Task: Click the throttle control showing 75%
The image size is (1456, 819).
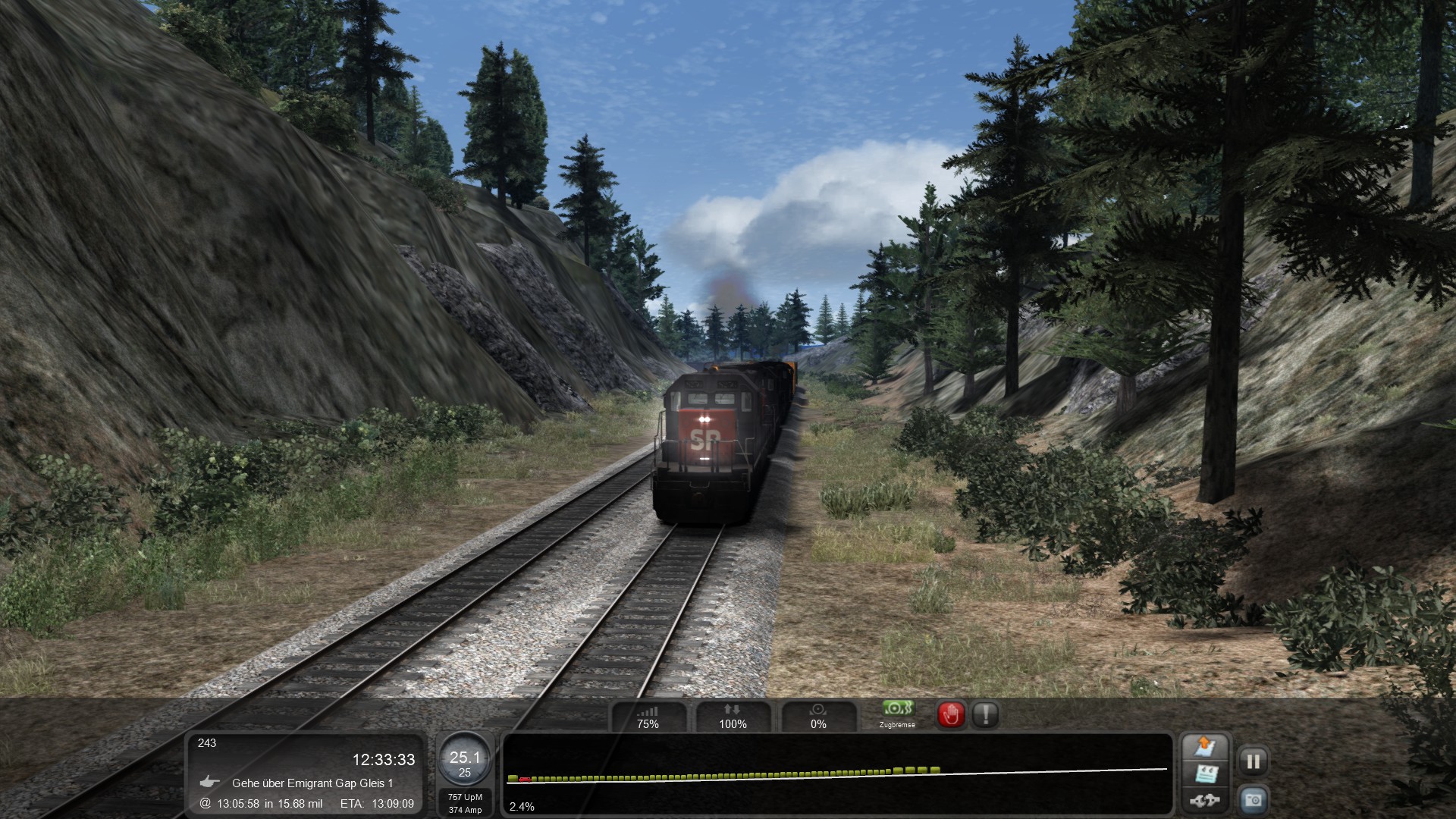Action: 648,716
